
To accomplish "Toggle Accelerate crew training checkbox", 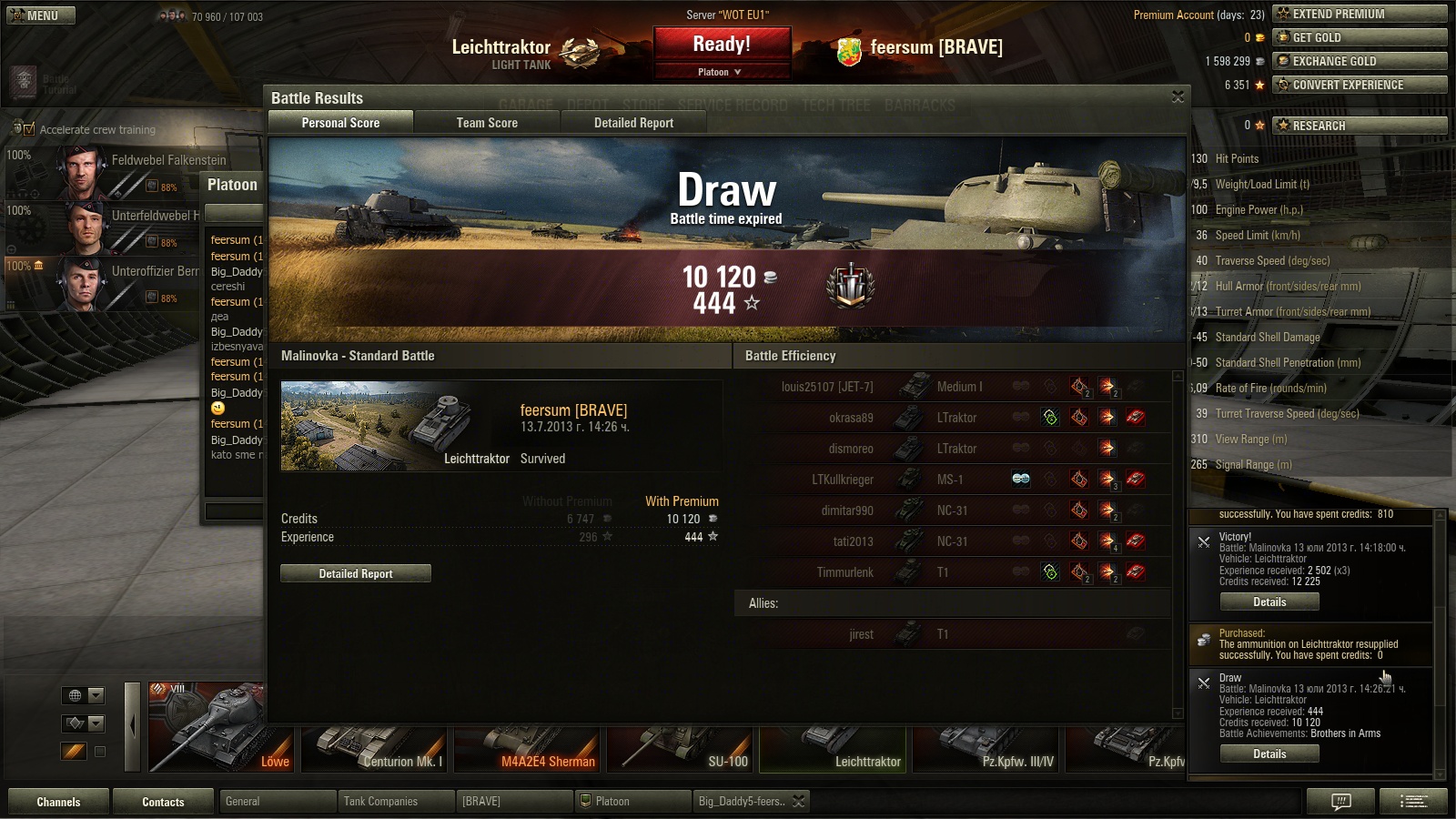I will (x=28, y=129).
